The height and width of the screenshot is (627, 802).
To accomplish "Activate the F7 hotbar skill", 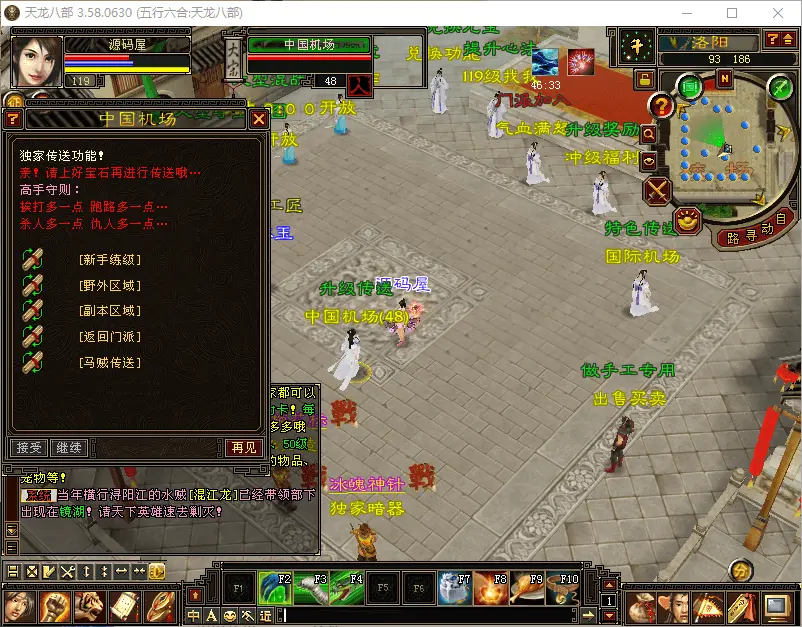I will (455, 587).
